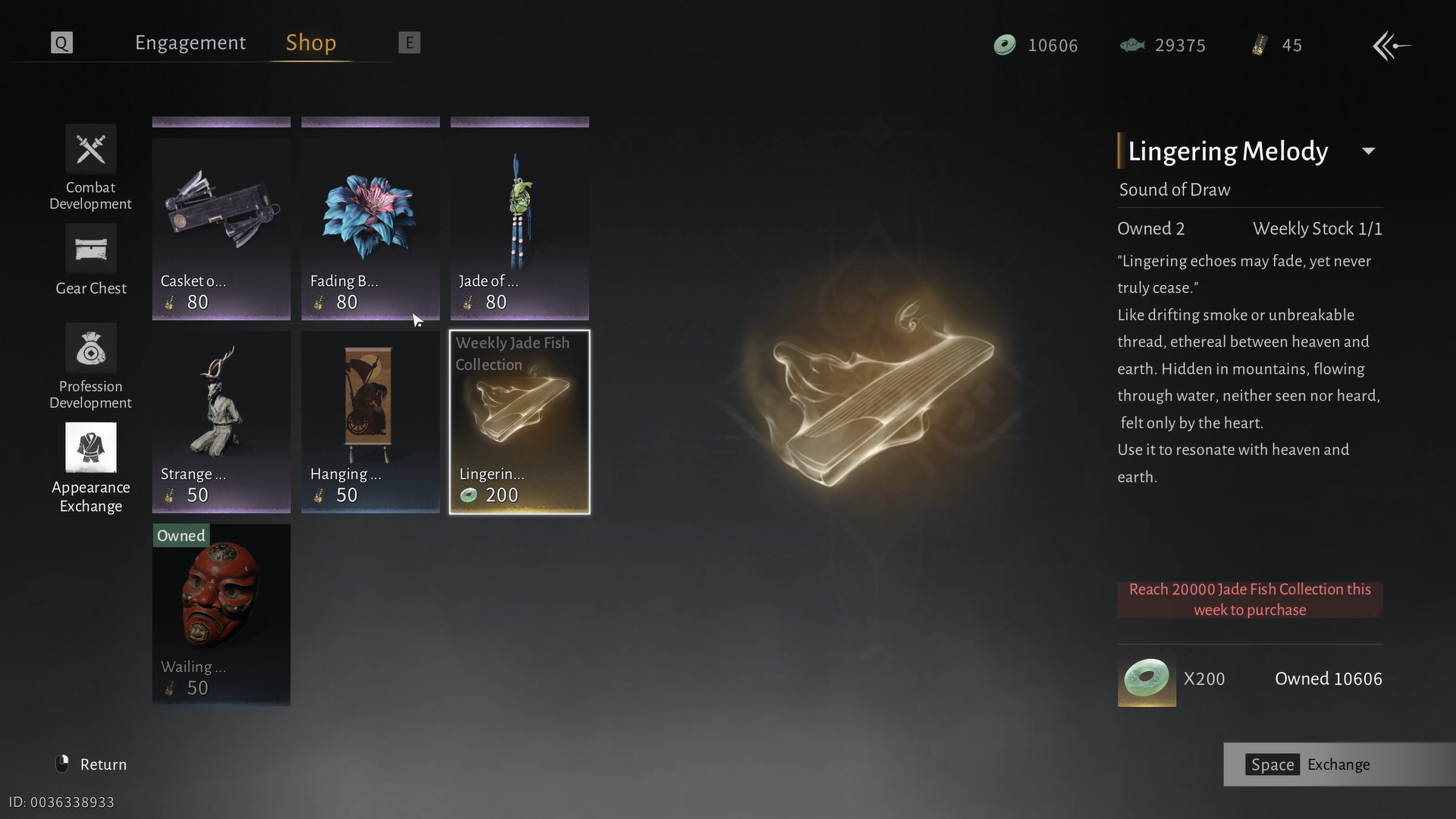
Task: Exchange jade for Lingering Melody
Action: point(1309,764)
